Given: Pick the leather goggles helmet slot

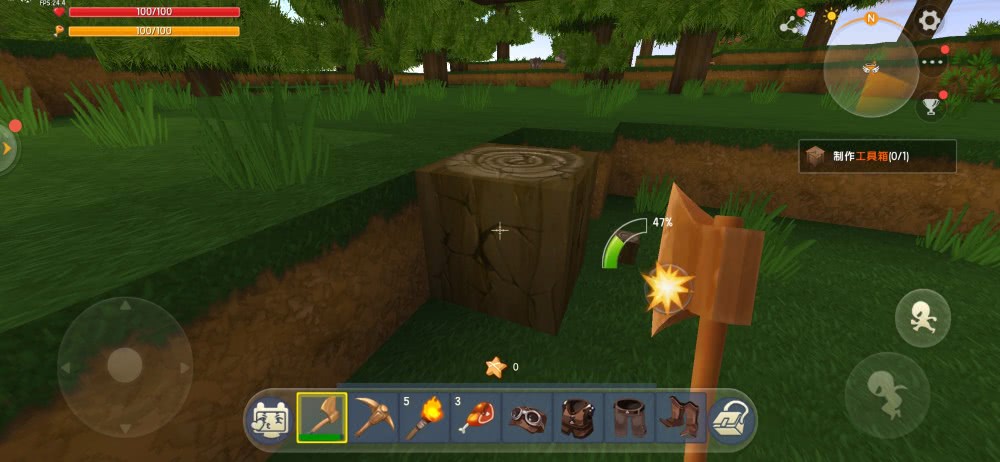Looking at the screenshot, I should point(527,417).
